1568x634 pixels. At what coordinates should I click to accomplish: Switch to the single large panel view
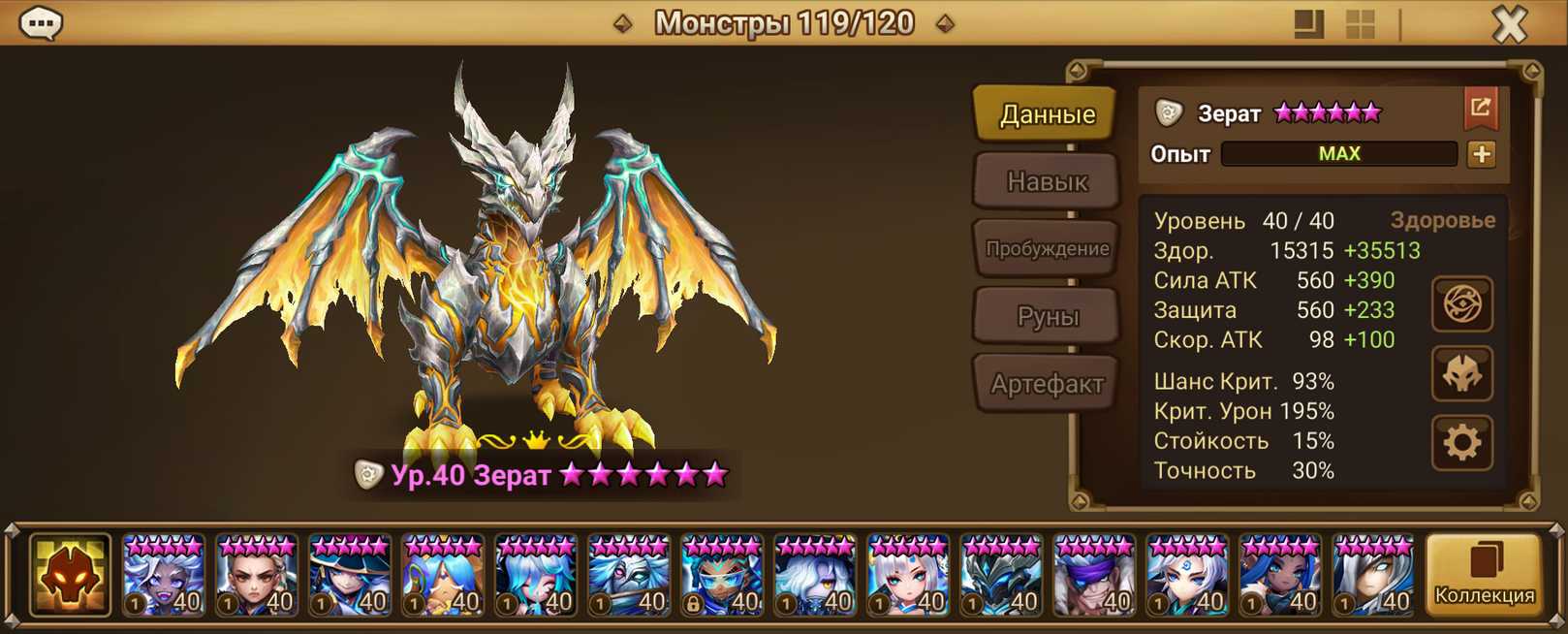coord(1308,24)
